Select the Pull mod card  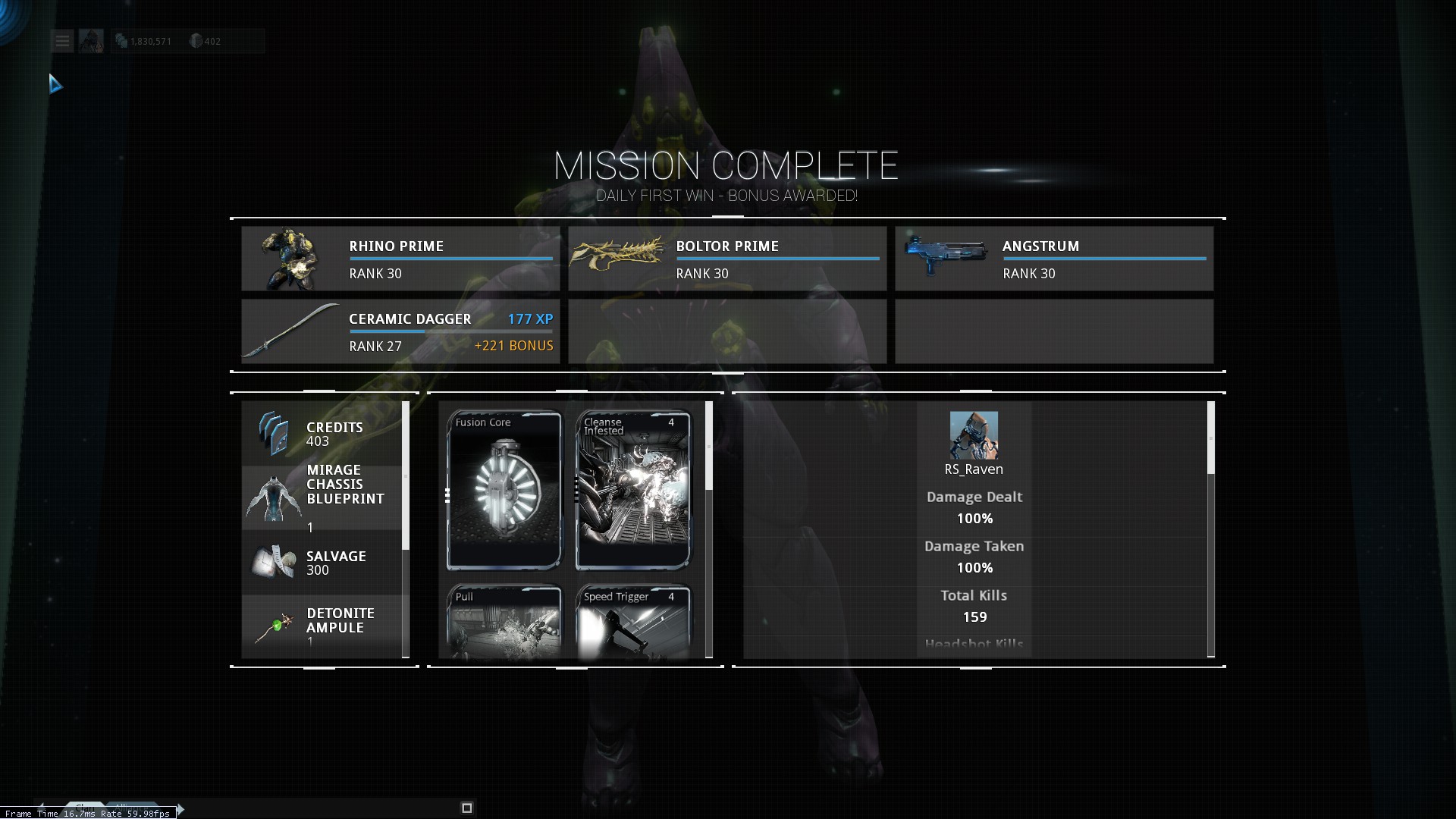504,622
